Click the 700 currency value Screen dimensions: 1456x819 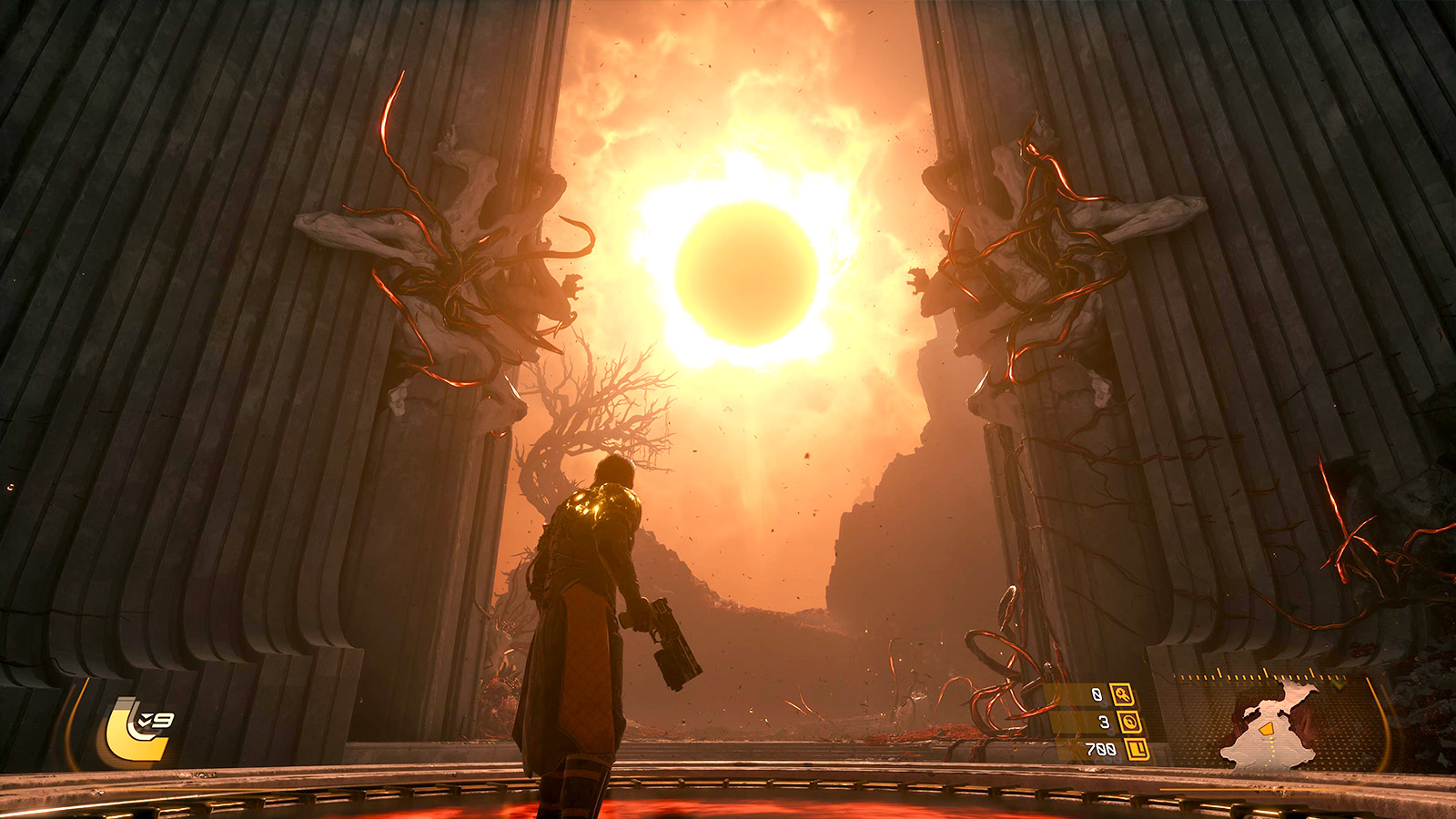point(1100,750)
